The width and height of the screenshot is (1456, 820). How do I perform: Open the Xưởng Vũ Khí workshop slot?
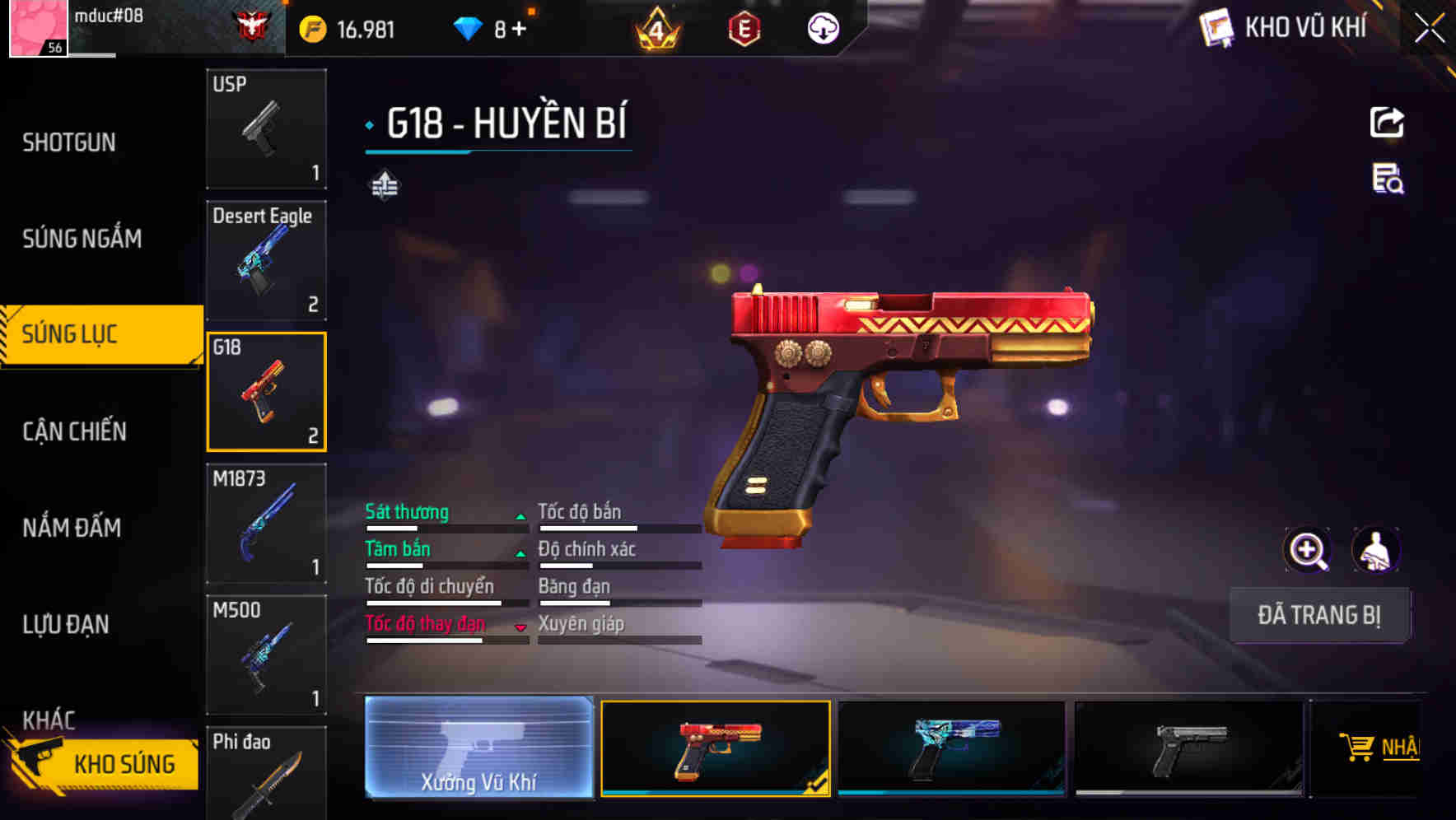[478, 748]
